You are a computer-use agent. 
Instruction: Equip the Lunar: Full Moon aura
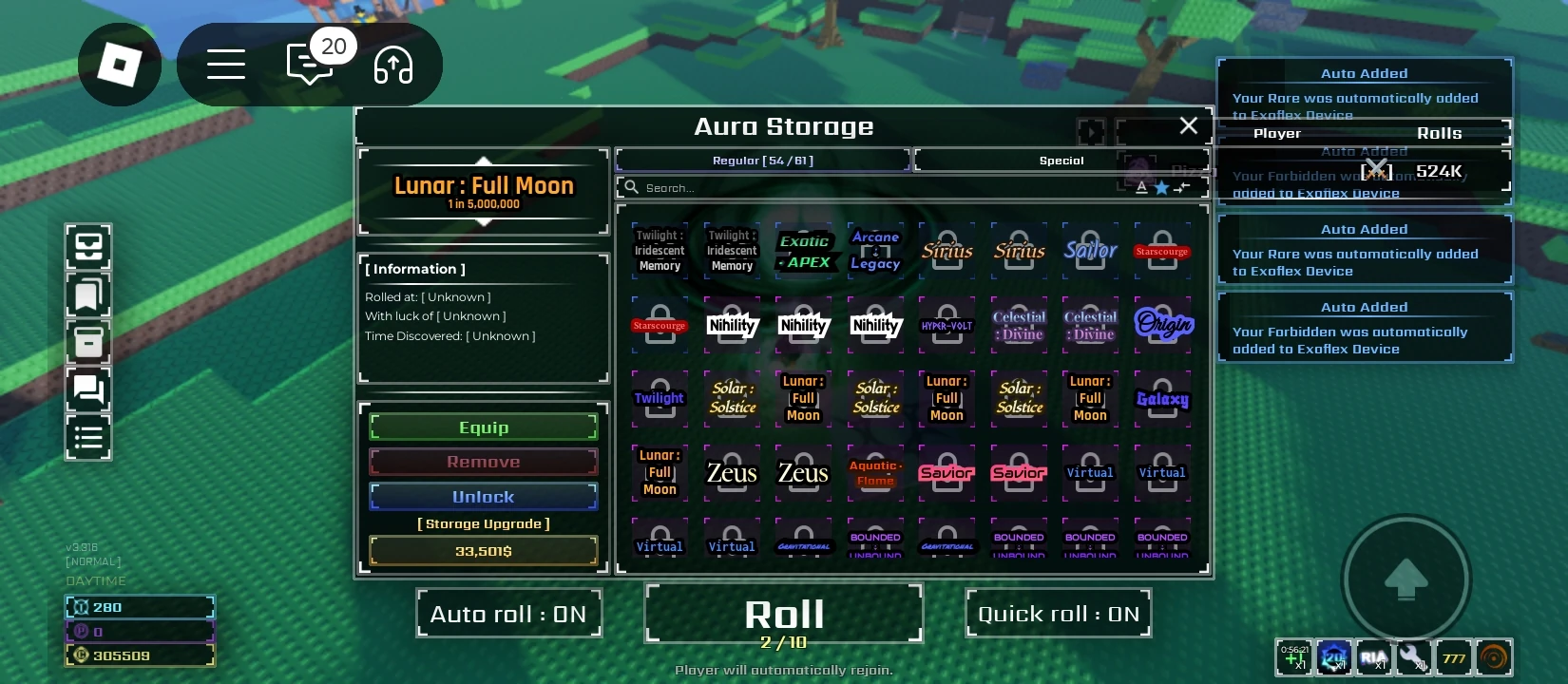coord(484,427)
